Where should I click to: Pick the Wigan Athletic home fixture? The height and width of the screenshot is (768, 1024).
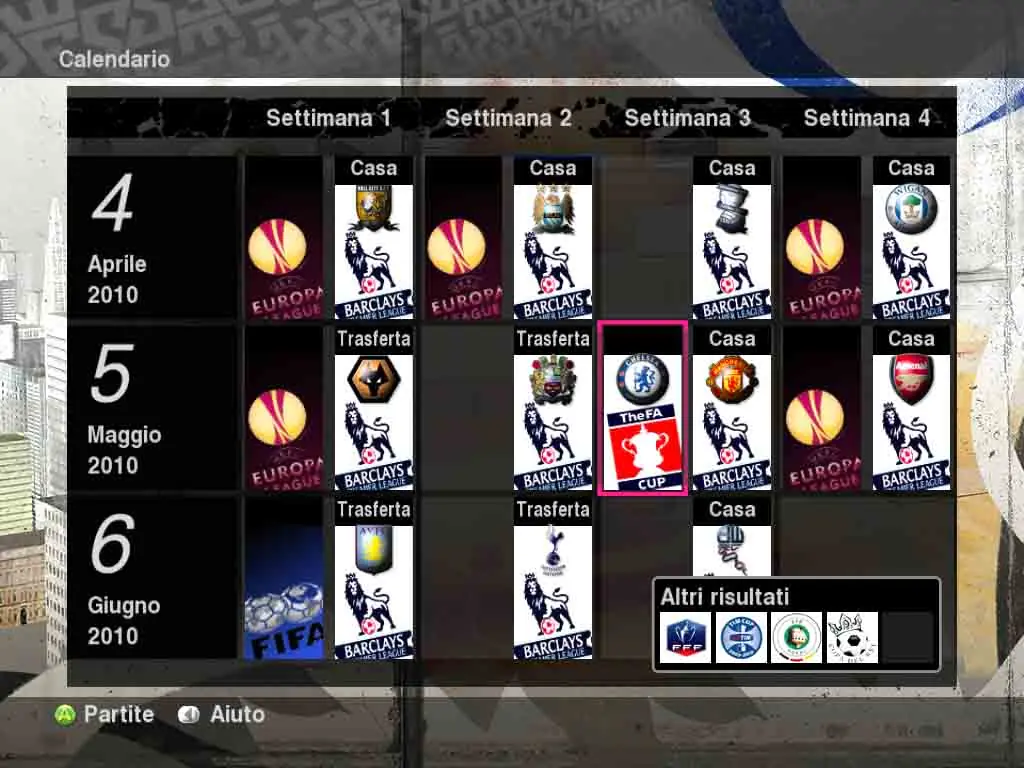(x=910, y=238)
